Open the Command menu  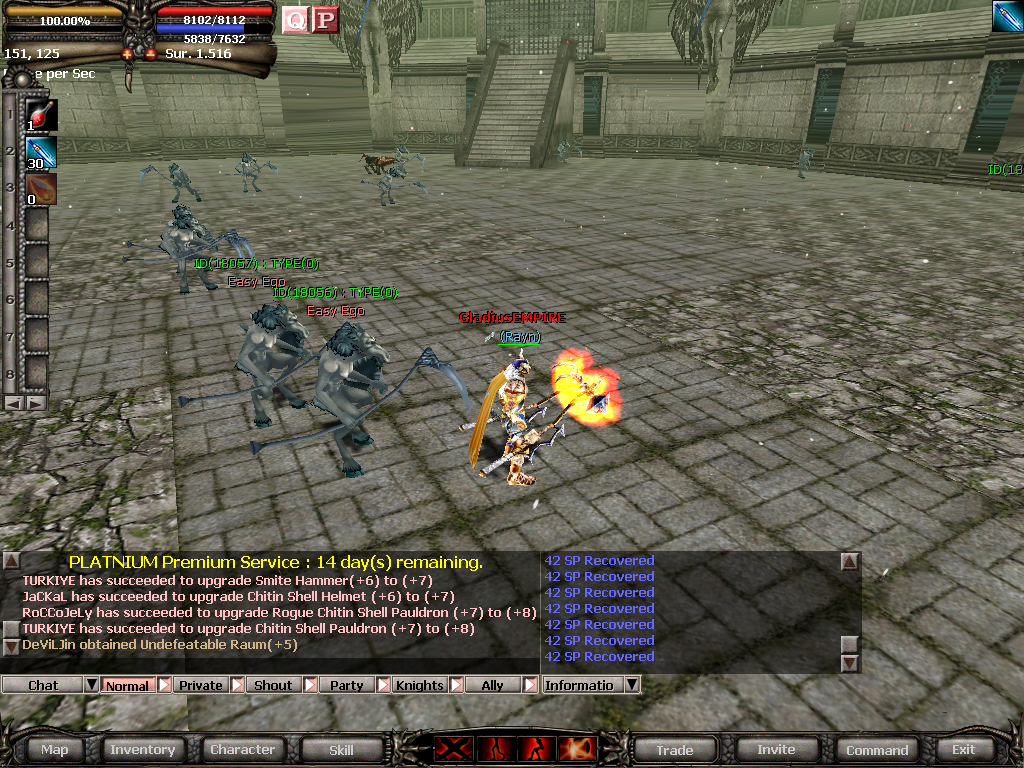tap(877, 749)
